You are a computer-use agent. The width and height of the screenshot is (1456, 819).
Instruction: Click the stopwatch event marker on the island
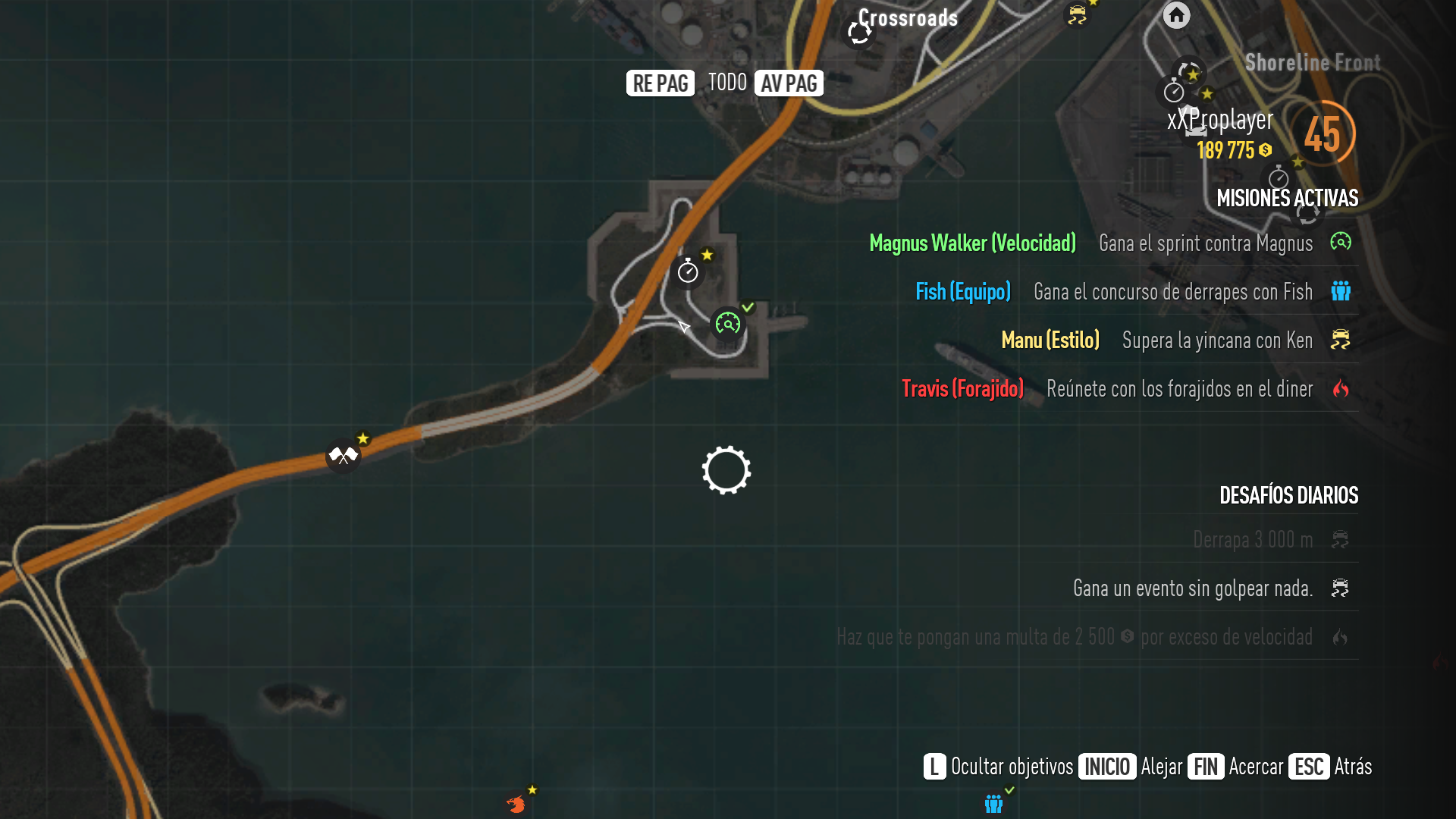pos(688,271)
